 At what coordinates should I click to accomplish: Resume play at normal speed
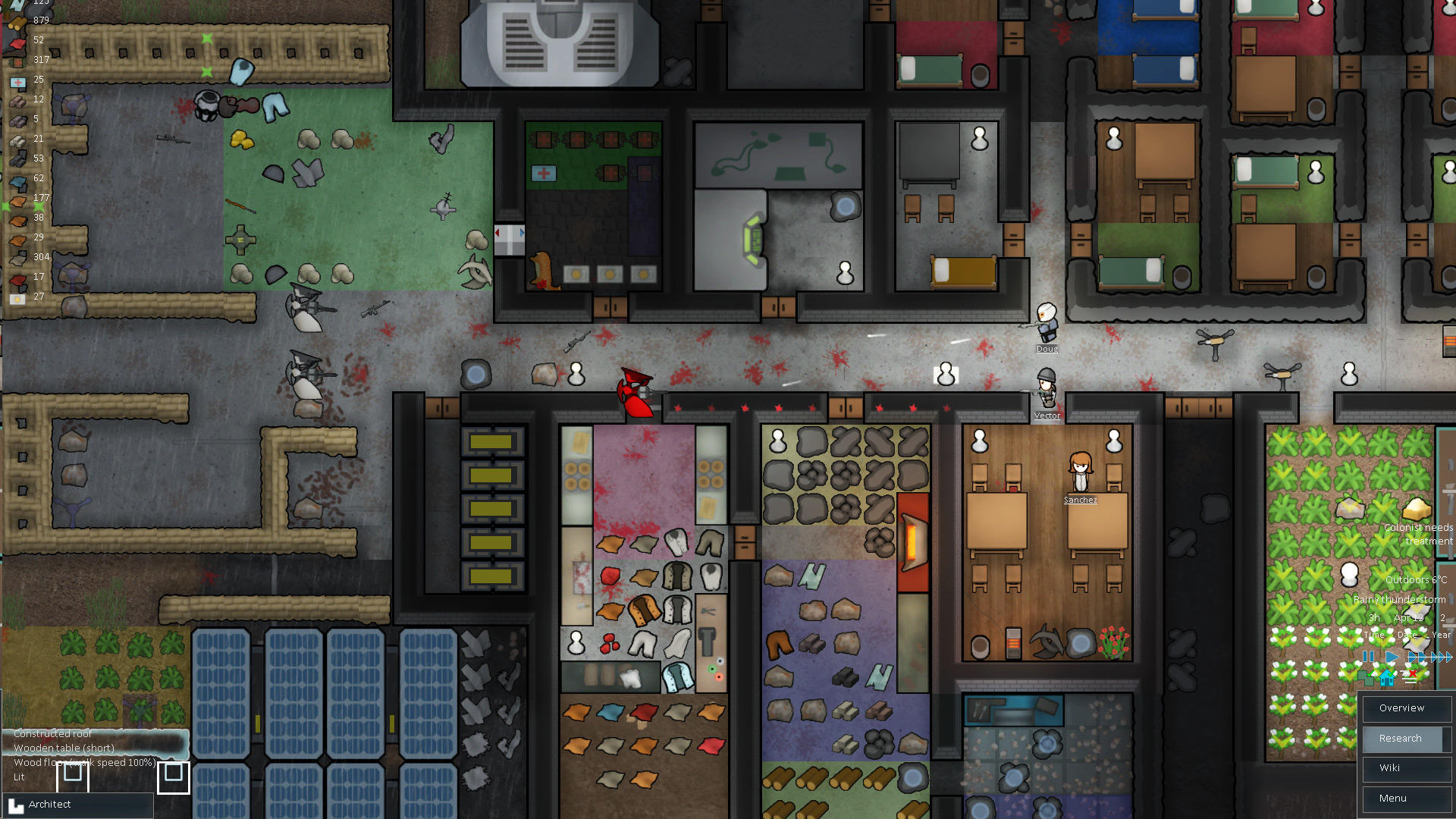(x=1392, y=657)
